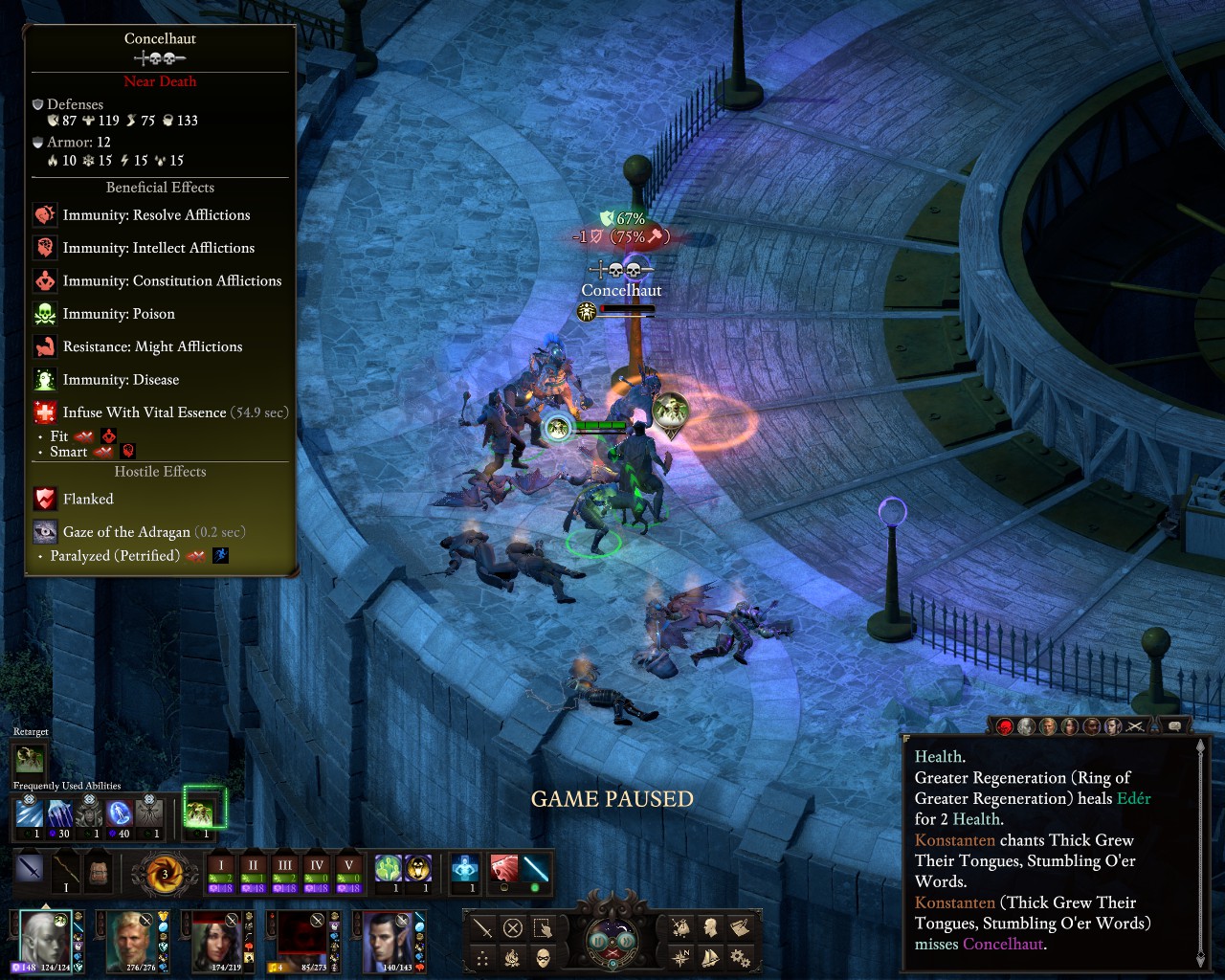Screen dimensions: 1225x980
Task: Select the dark-haired woman companion portrait
Action: [x=218, y=941]
